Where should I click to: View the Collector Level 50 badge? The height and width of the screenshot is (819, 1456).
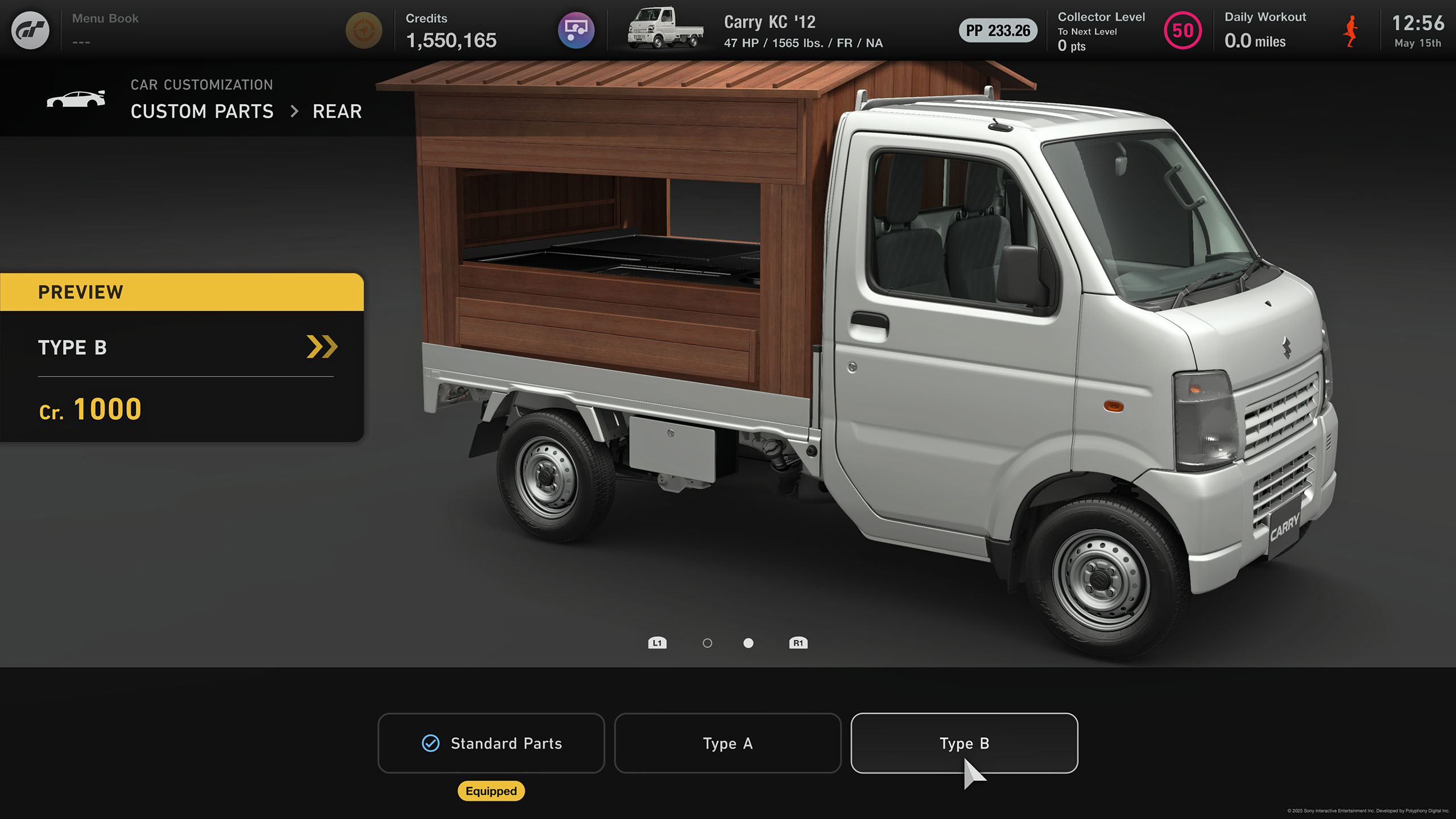point(1182,31)
